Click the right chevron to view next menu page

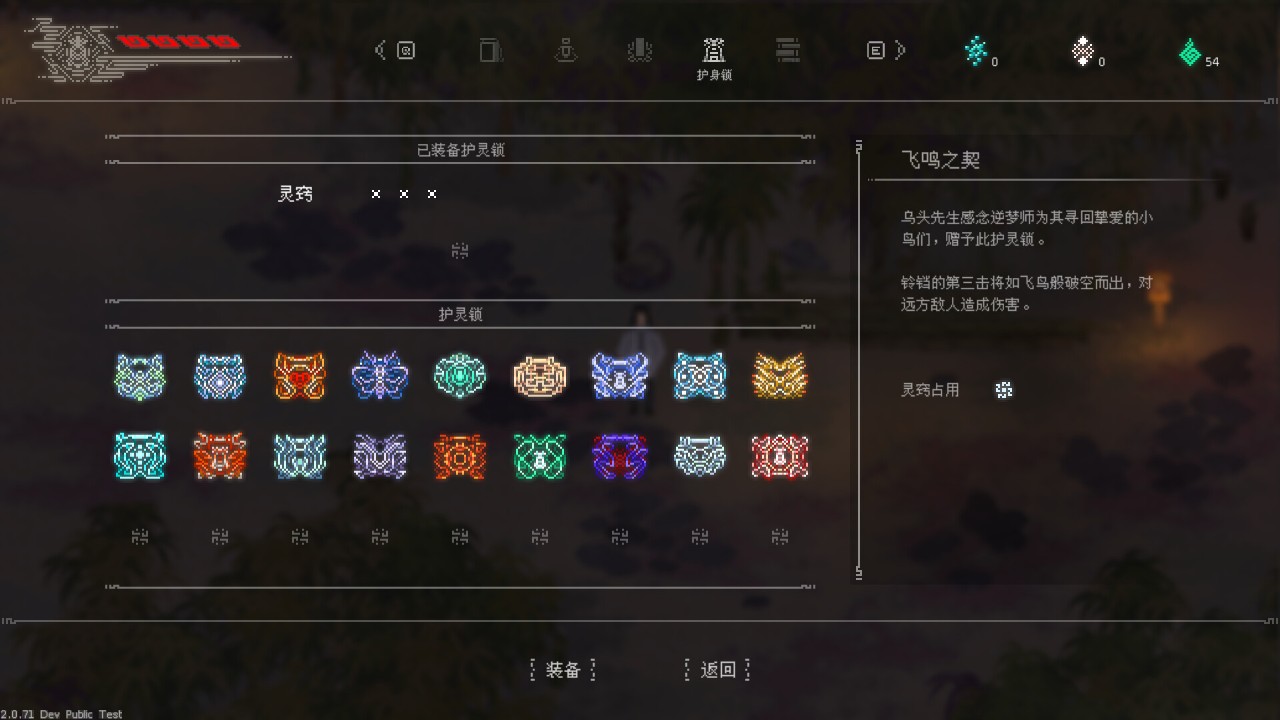[898, 49]
